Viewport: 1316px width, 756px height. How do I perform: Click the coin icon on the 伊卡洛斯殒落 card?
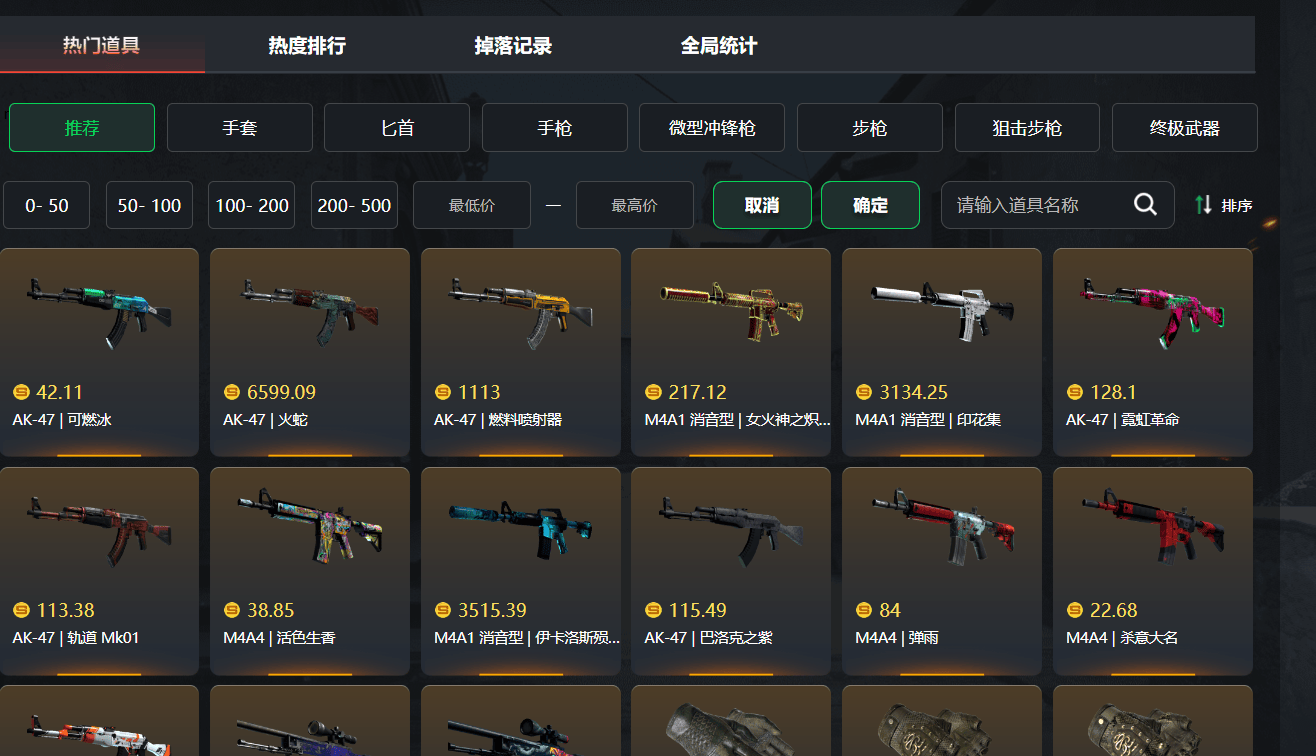[x=442, y=609]
